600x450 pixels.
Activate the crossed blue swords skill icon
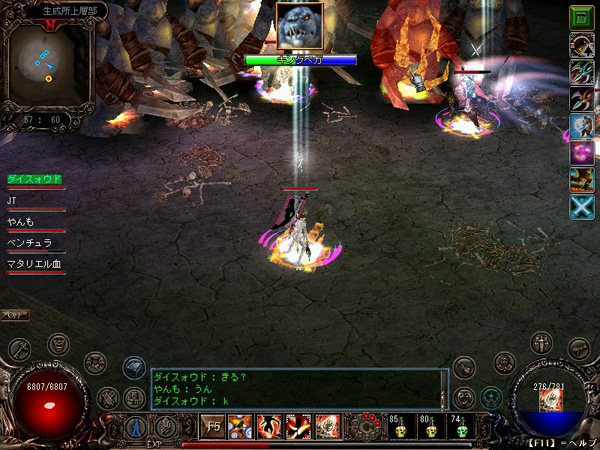pos(581,206)
